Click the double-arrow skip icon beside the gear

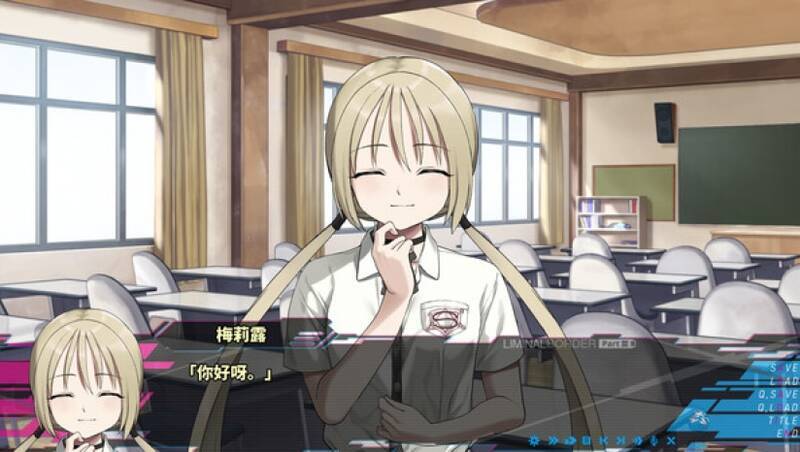tap(553, 440)
